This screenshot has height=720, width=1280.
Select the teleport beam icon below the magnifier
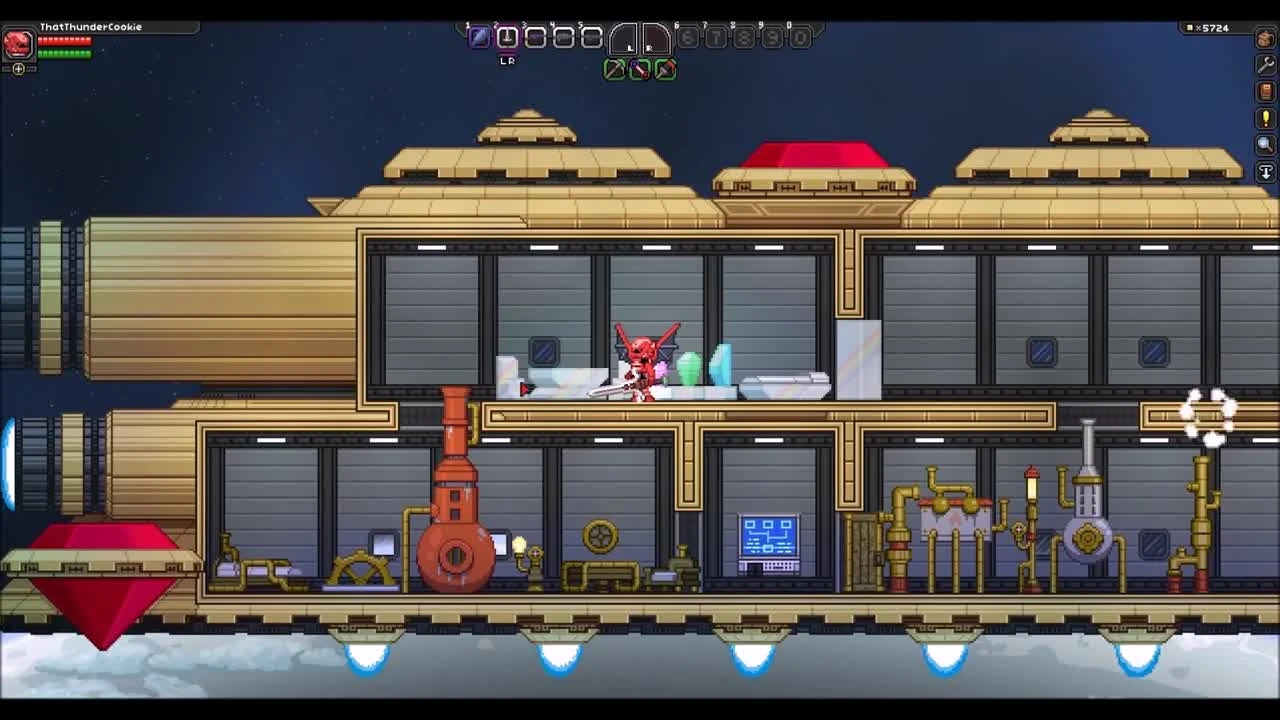click(1264, 170)
